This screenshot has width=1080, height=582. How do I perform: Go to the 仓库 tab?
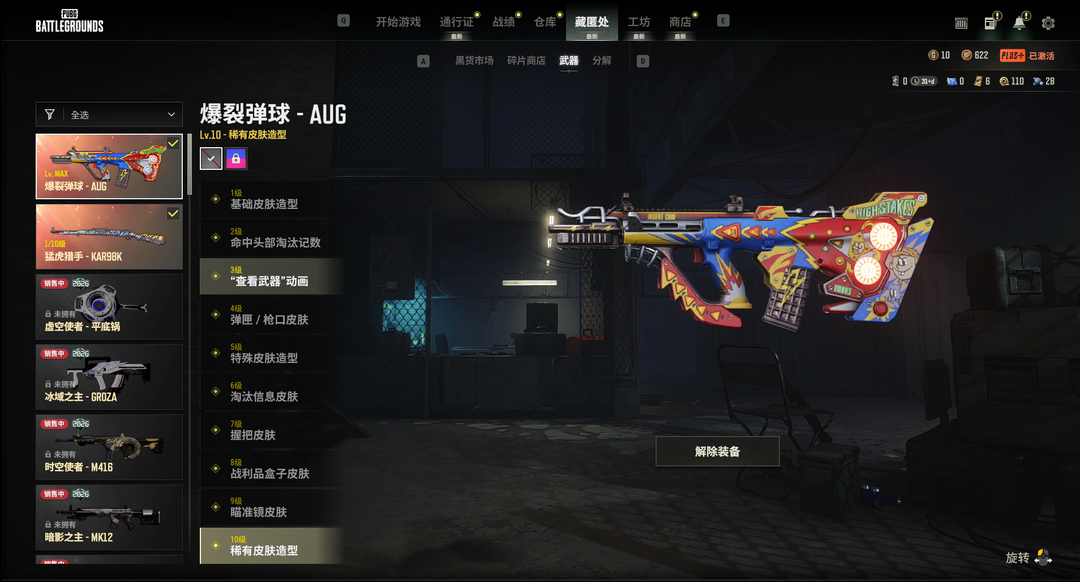click(545, 22)
